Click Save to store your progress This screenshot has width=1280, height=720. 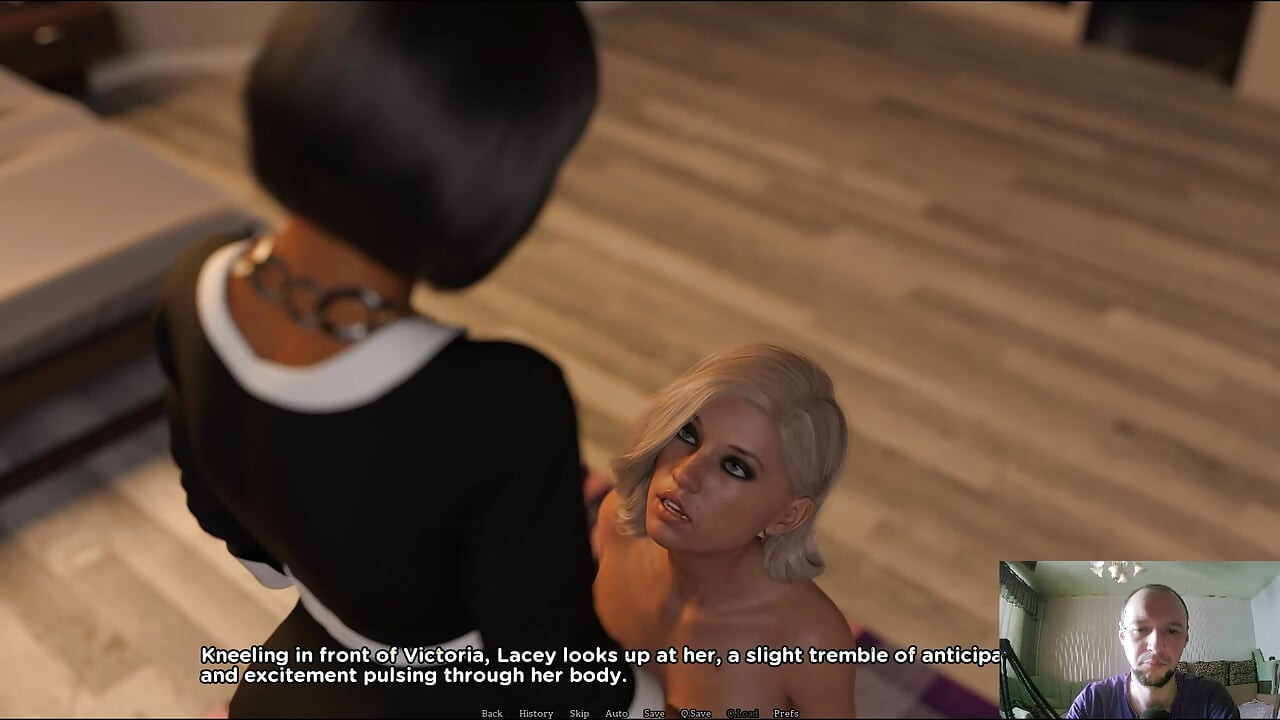[x=654, y=713]
